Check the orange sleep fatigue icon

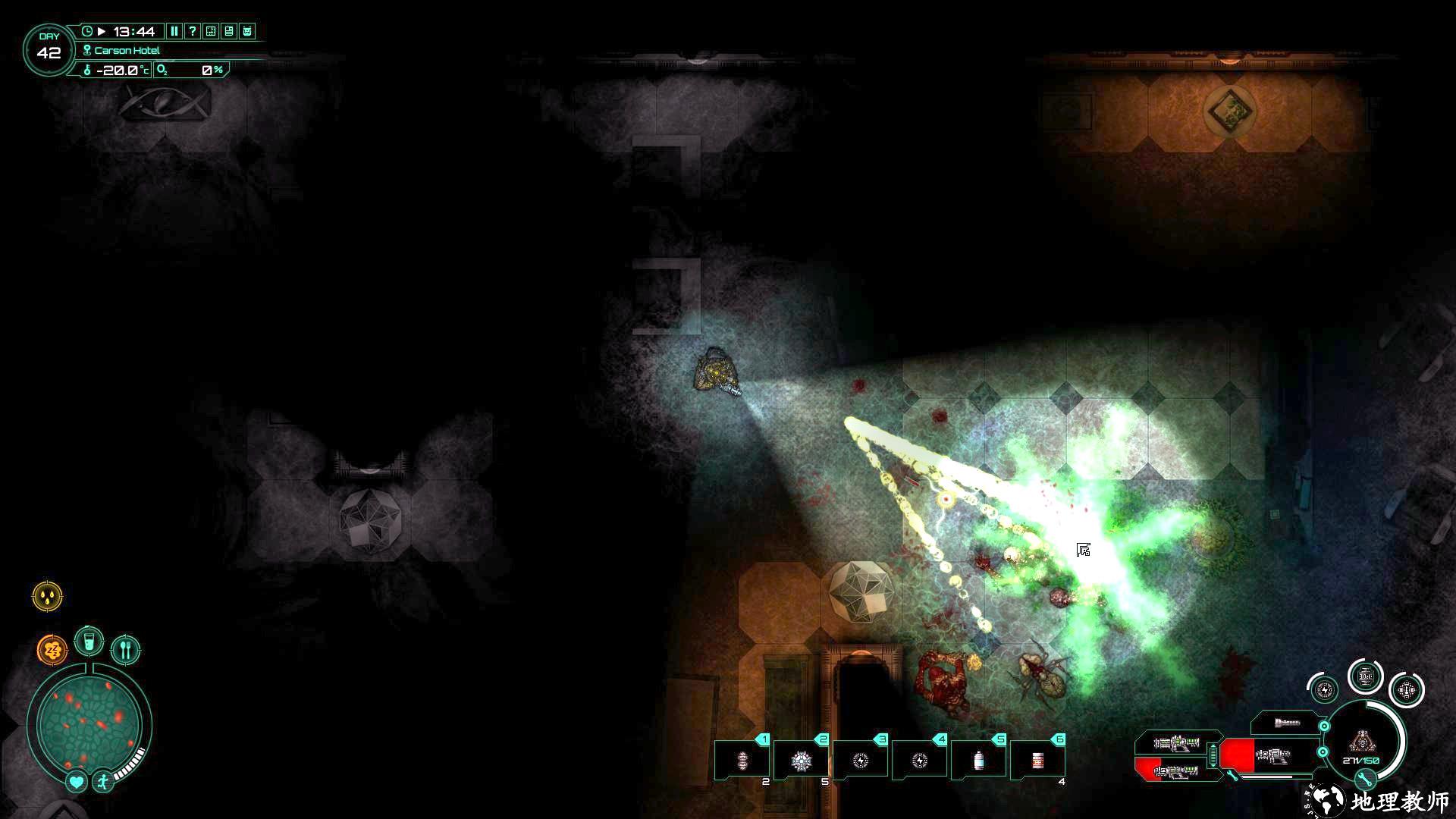[x=52, y=650]
